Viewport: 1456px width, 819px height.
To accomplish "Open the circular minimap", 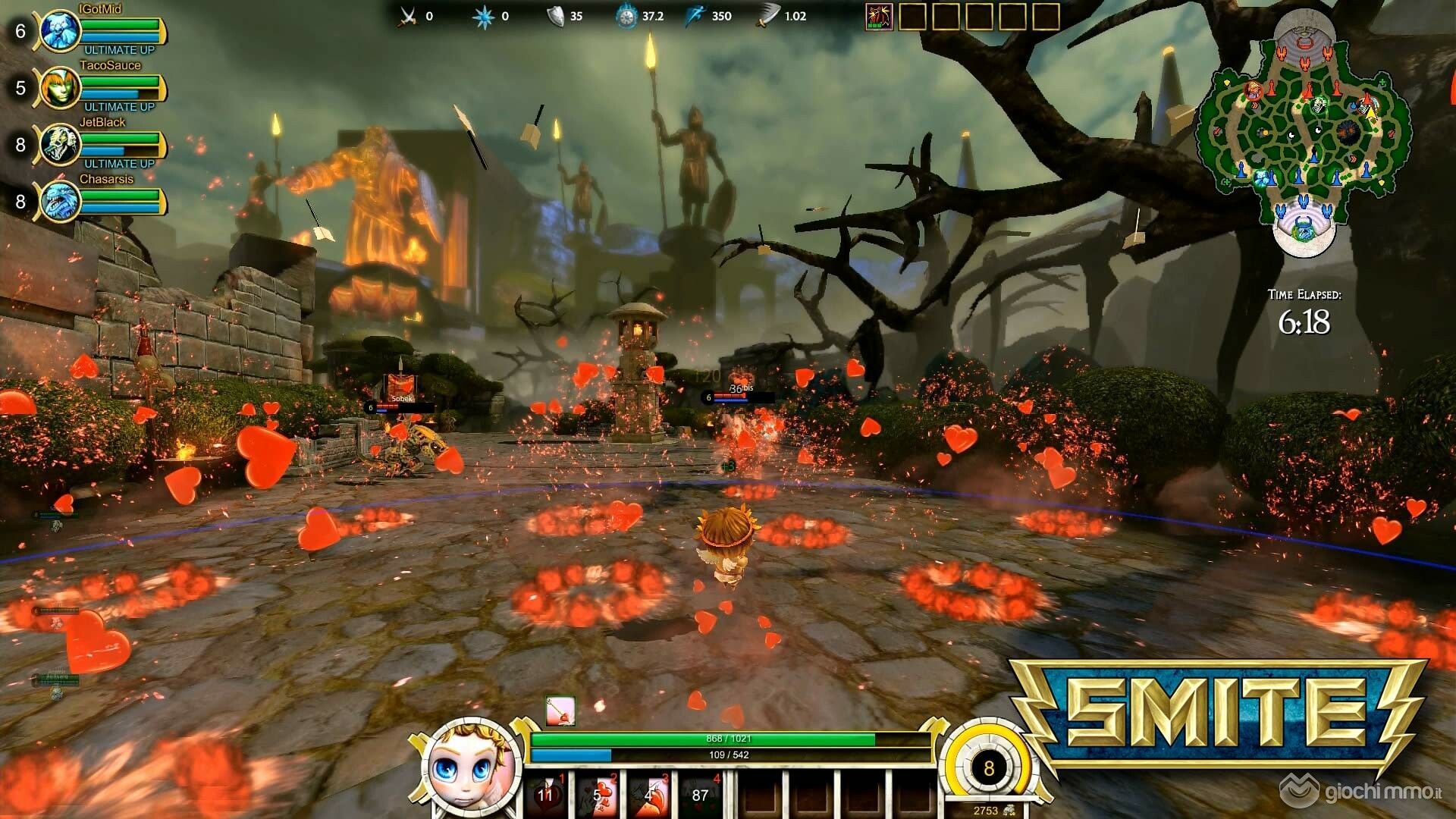I will coord(1304,130).
